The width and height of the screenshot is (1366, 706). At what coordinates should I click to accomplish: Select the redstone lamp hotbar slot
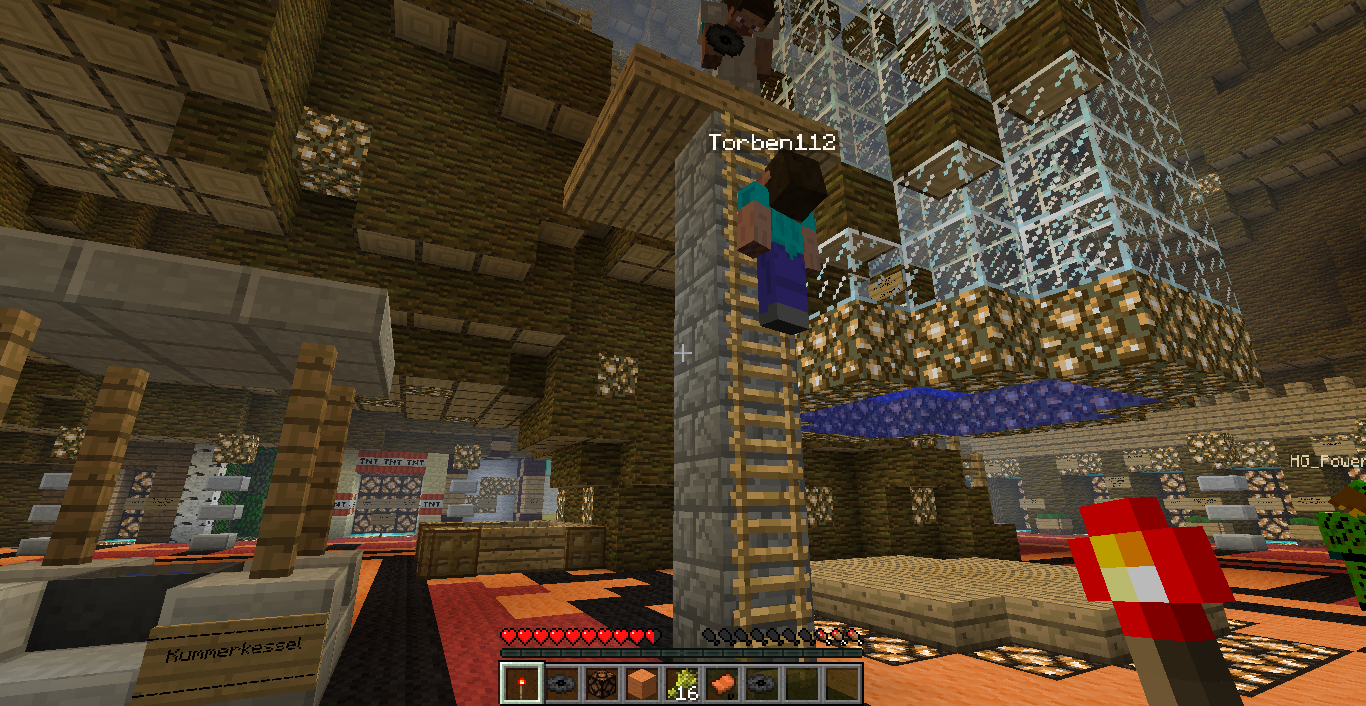pos(601,683)
